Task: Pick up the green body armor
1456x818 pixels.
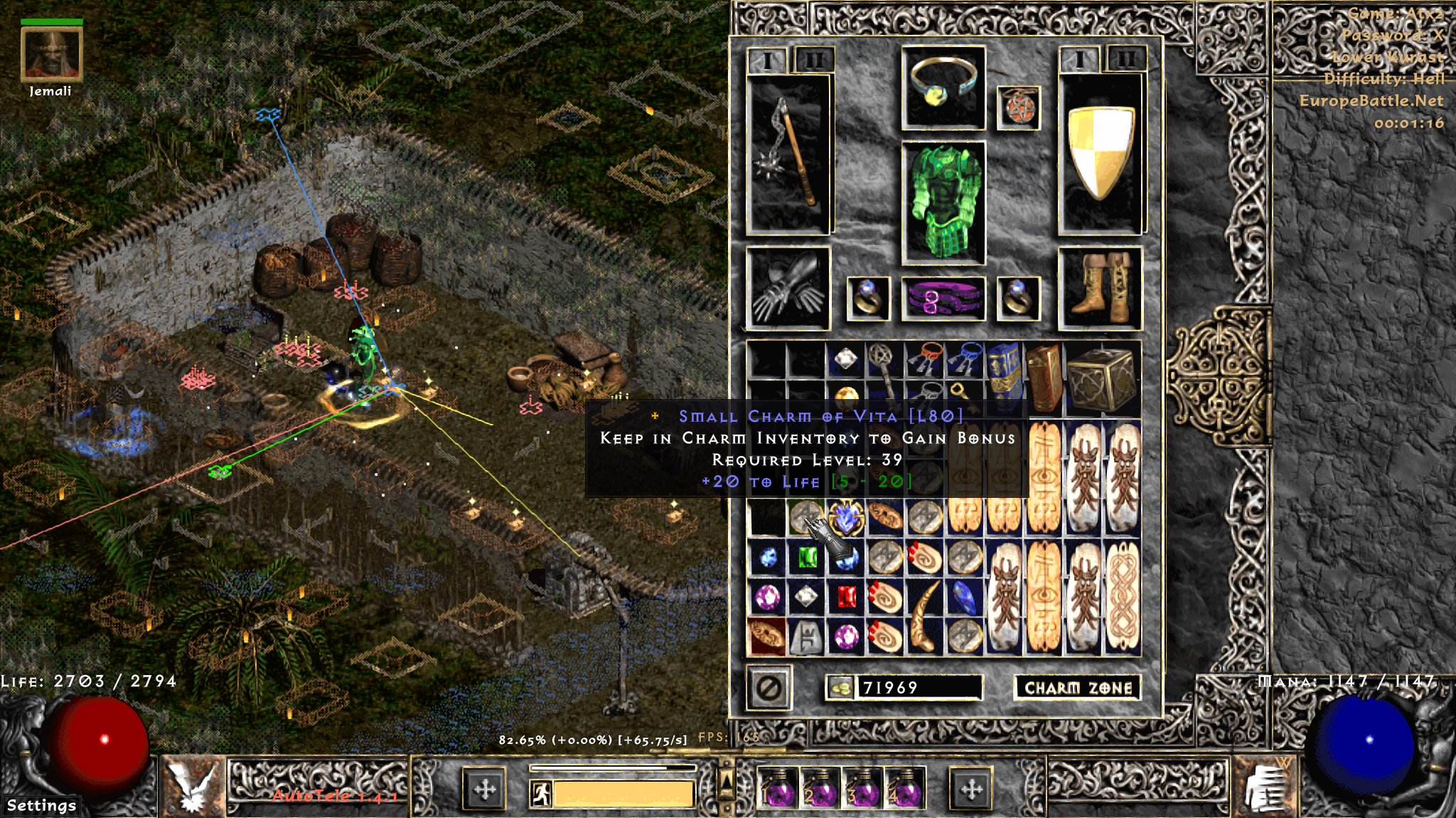Action: click(x=943, y=203)
